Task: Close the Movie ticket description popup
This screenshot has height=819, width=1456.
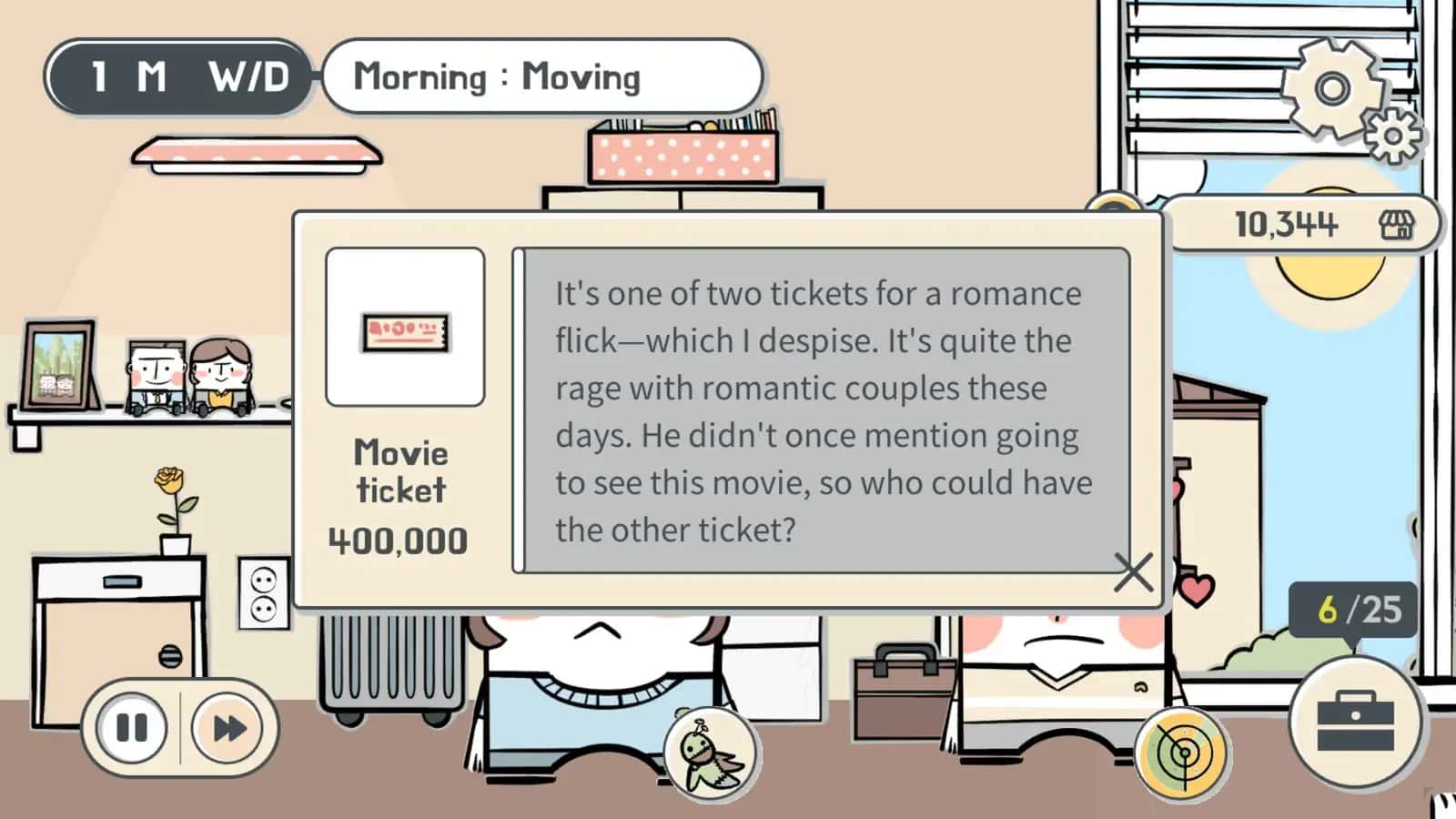Action: (x=1134, y=571)
